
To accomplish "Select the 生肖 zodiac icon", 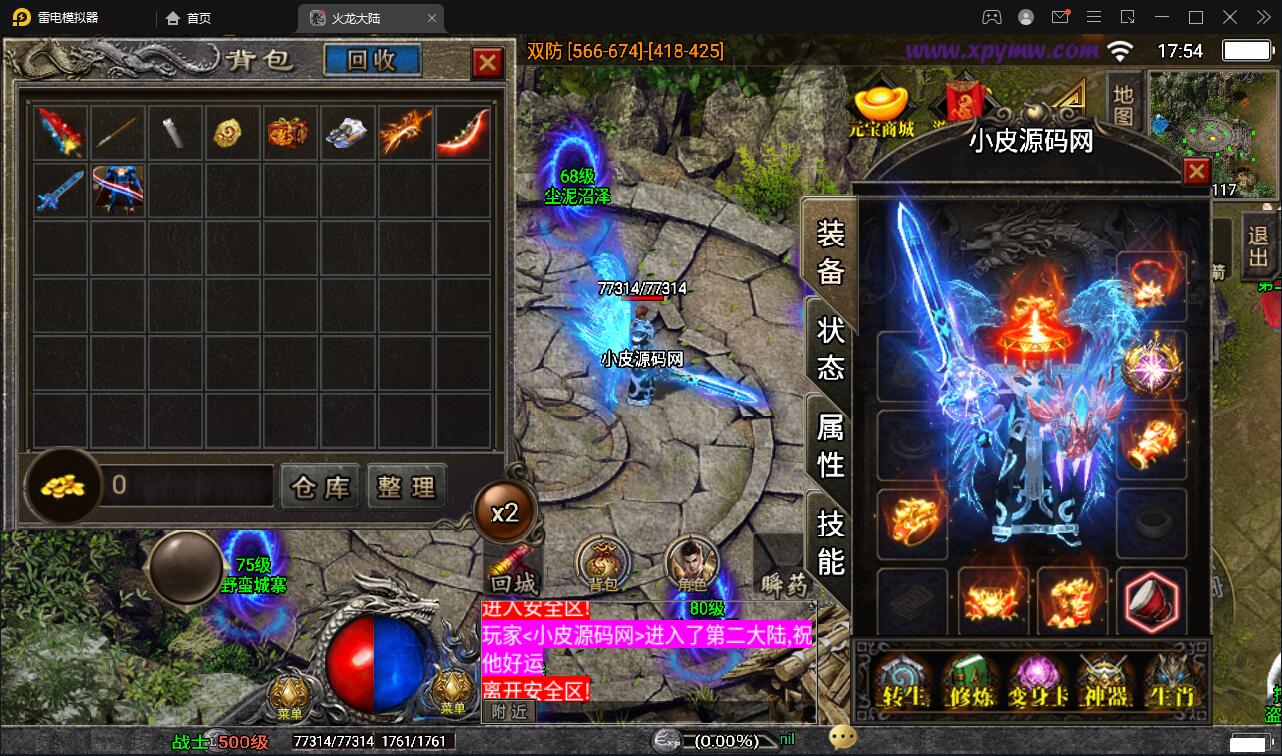I will [1170, 682].
